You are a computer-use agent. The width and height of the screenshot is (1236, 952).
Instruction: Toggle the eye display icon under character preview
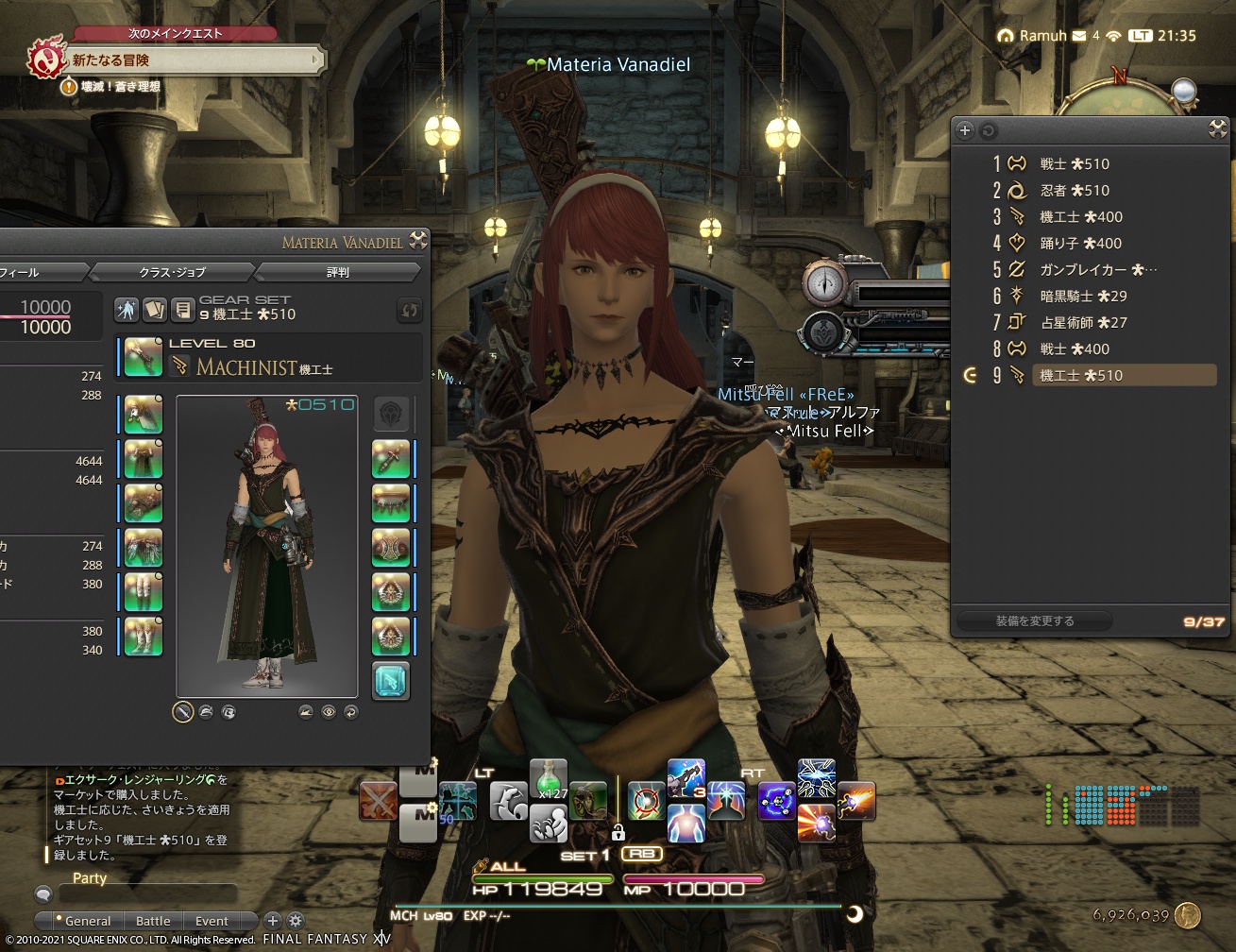[328, 712]
